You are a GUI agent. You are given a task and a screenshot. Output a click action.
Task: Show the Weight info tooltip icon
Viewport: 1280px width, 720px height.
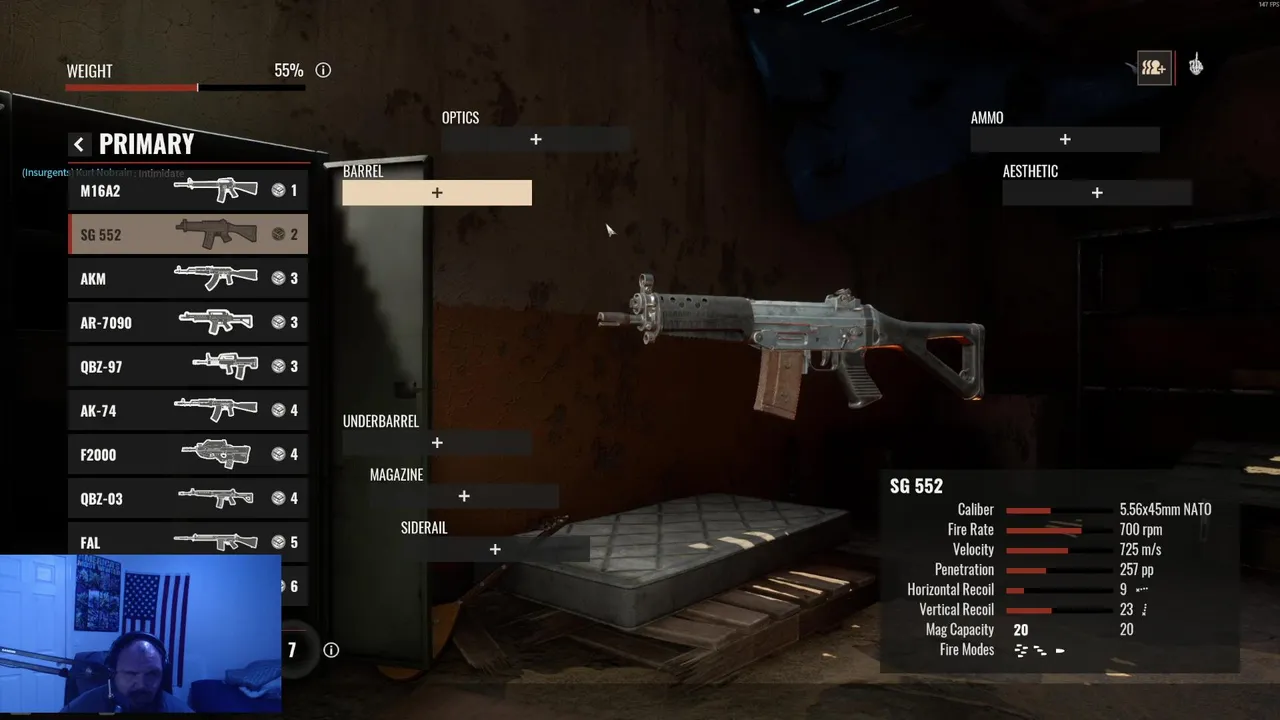(x=323, y=71)
